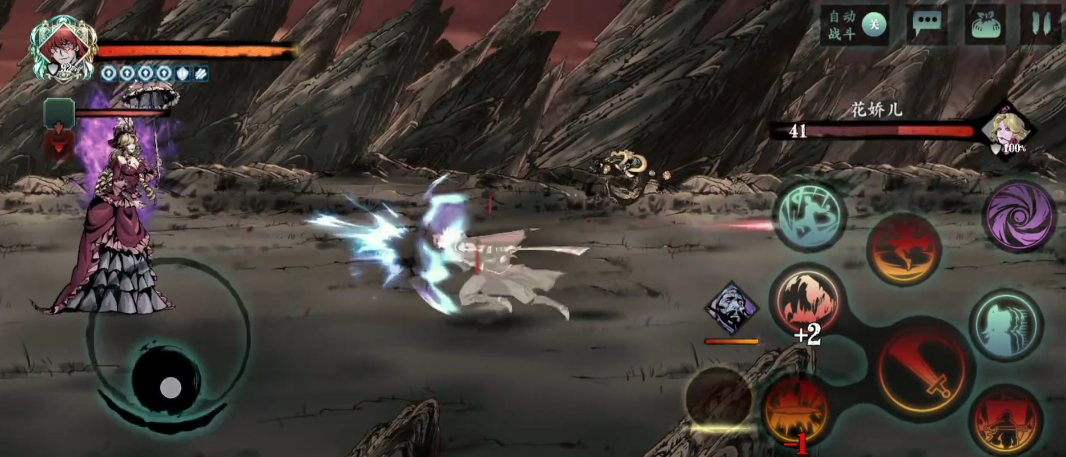This screenshot has height=457, width=1066.
Task: Cast the red-orange ground slam skill
Action: pyautogui.click(x=903, y=250)
